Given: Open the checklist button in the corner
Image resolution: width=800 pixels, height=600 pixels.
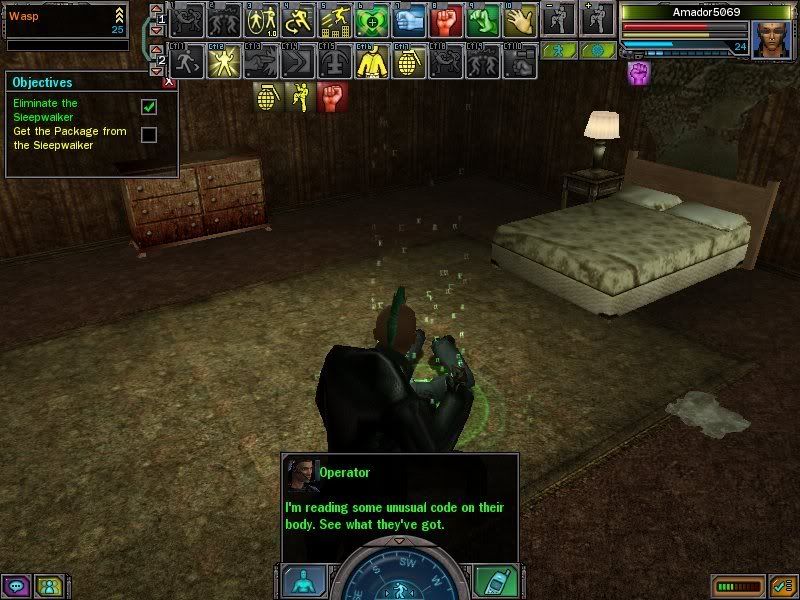Looking at the screenshot, I should pyautogui.click(x=781, y=586).
